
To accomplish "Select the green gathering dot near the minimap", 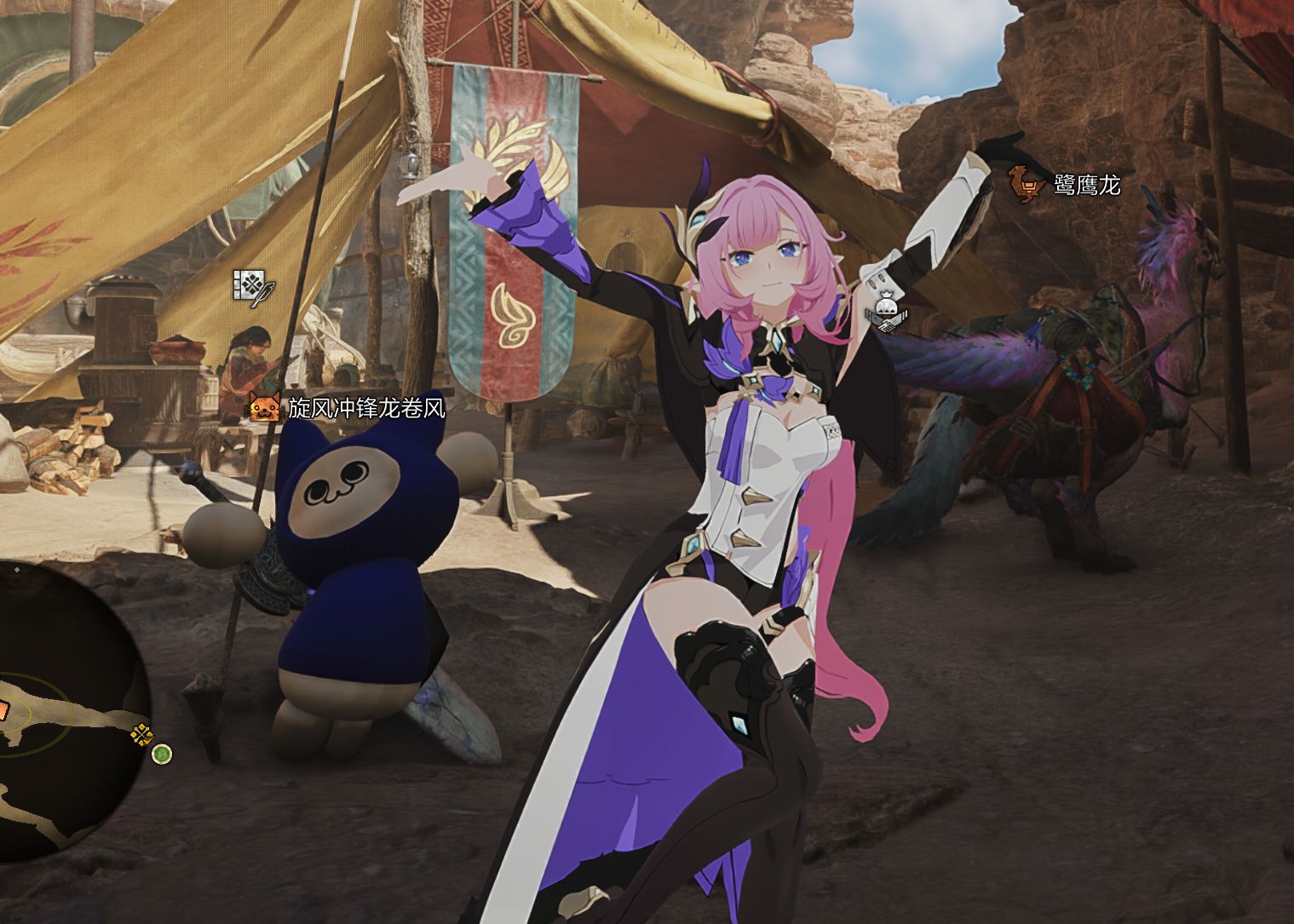I will tap(161, 755).
